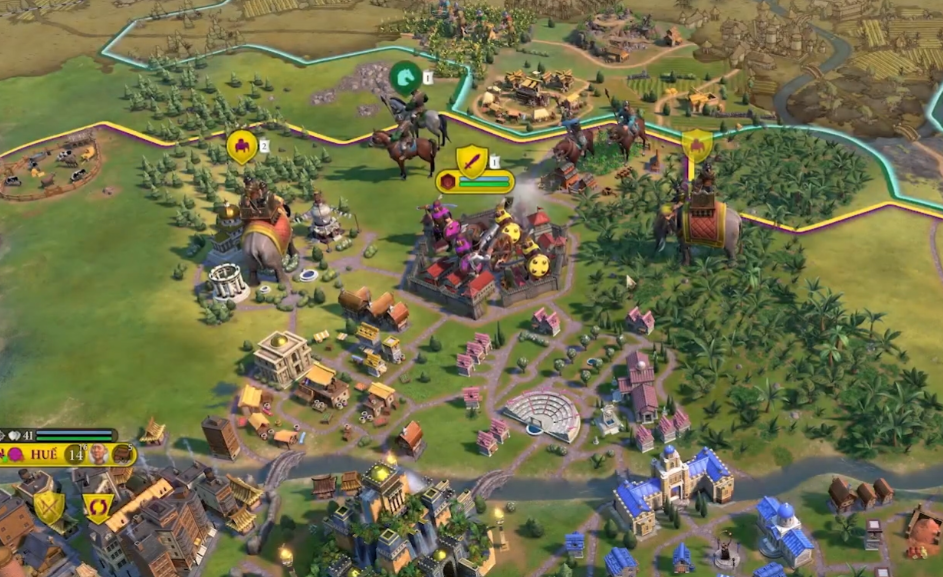The height and width of the screenshot is (577, 943).
Task: Select the green horse cavalry unit flag
Action: coord(404,76)
